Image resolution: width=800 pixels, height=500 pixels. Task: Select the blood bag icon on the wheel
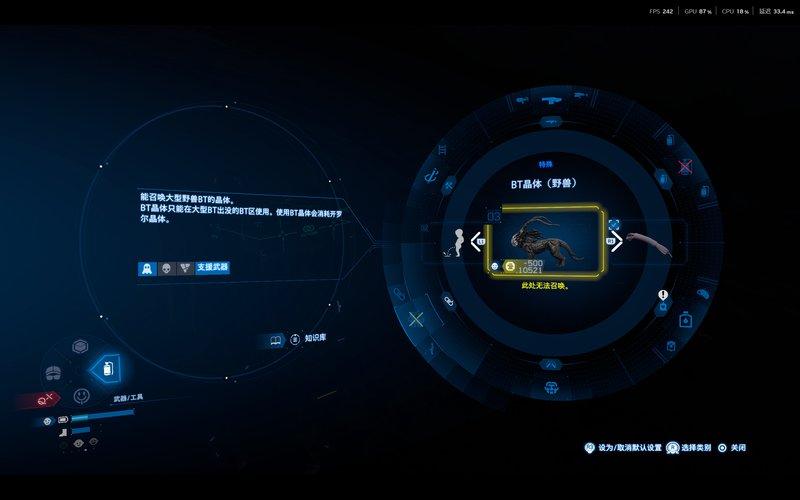(x=686, y=320)
